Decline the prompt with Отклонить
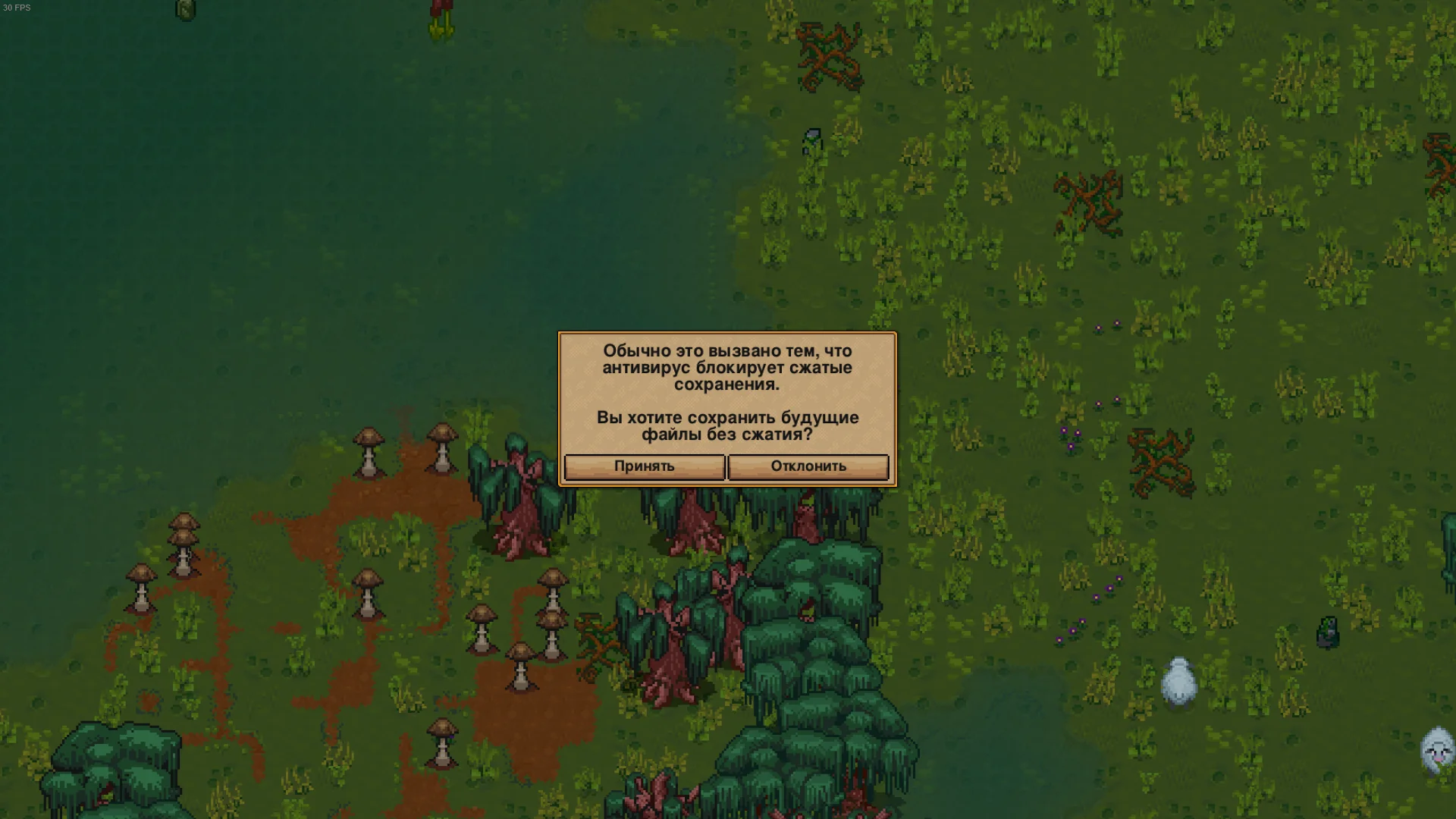 click(x=808, y=466)
